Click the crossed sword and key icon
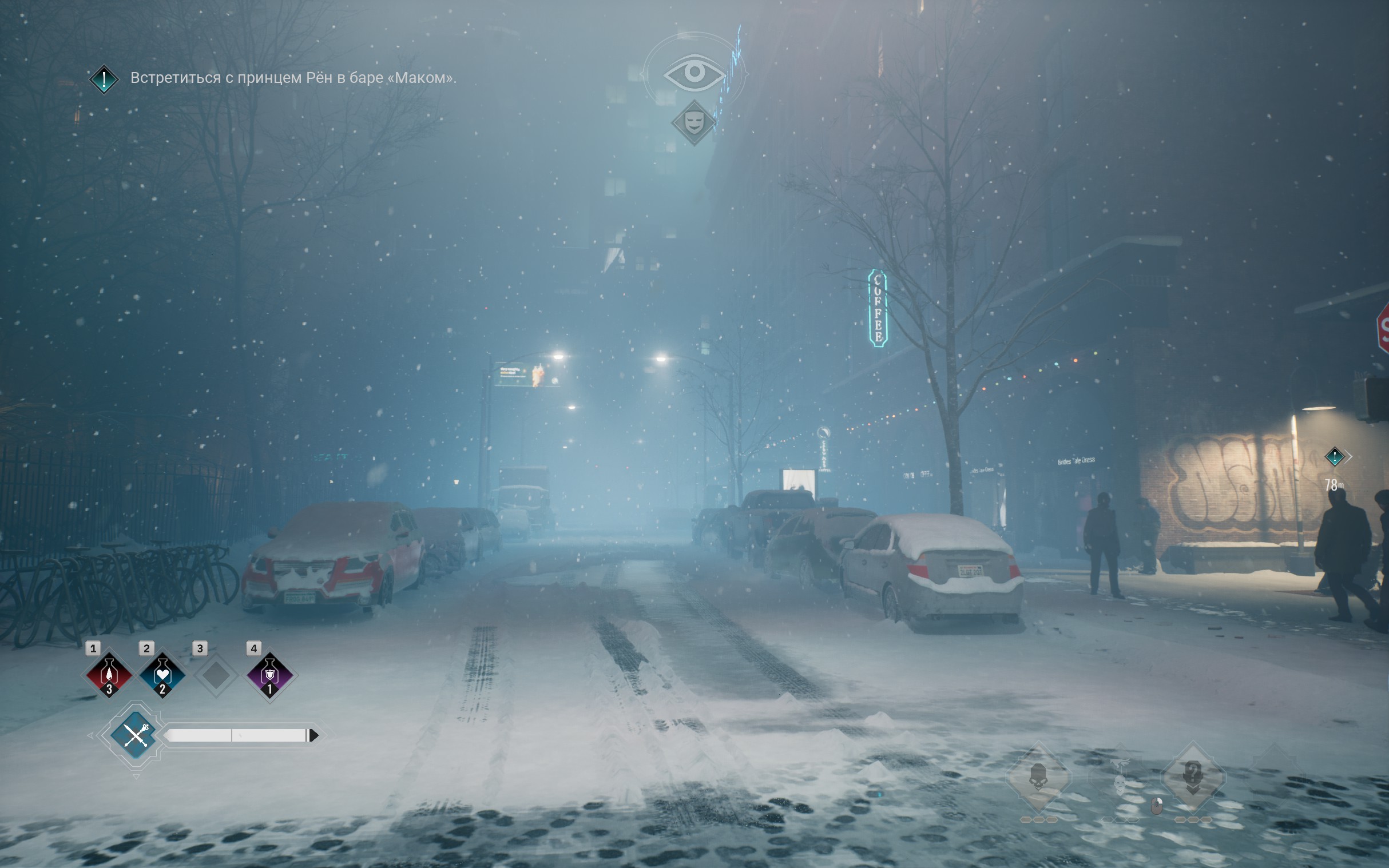This screenshot has height=868, width=1389. (x=136, y=735)
